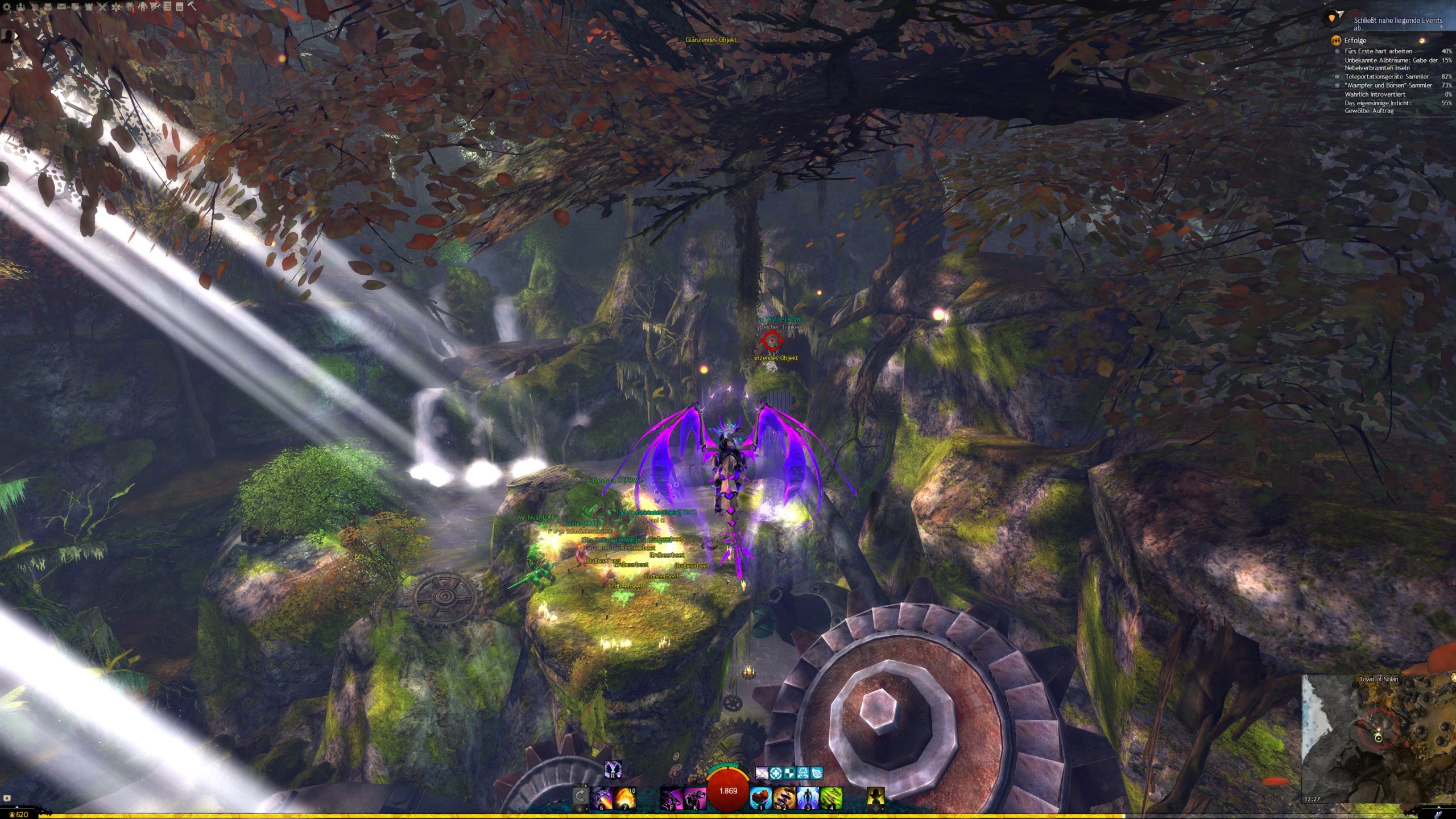Click the nearby events shield icon
The height and width of the screenshot is (819, 1456).
[x=1333, y=18]
